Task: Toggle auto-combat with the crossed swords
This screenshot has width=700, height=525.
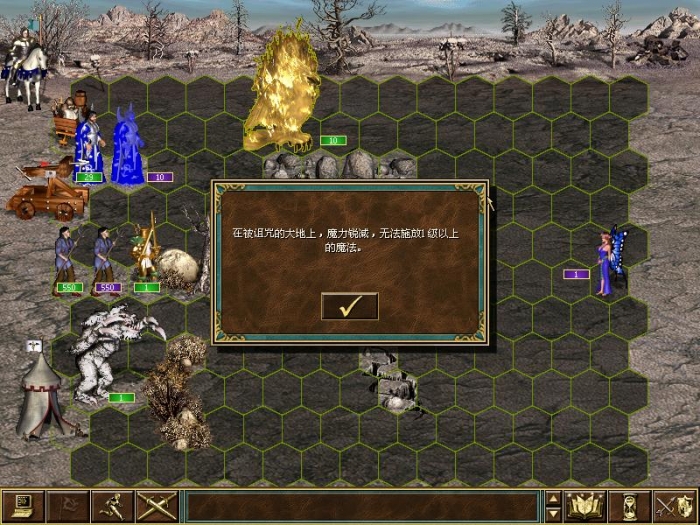Action: [x=157, y=507]
